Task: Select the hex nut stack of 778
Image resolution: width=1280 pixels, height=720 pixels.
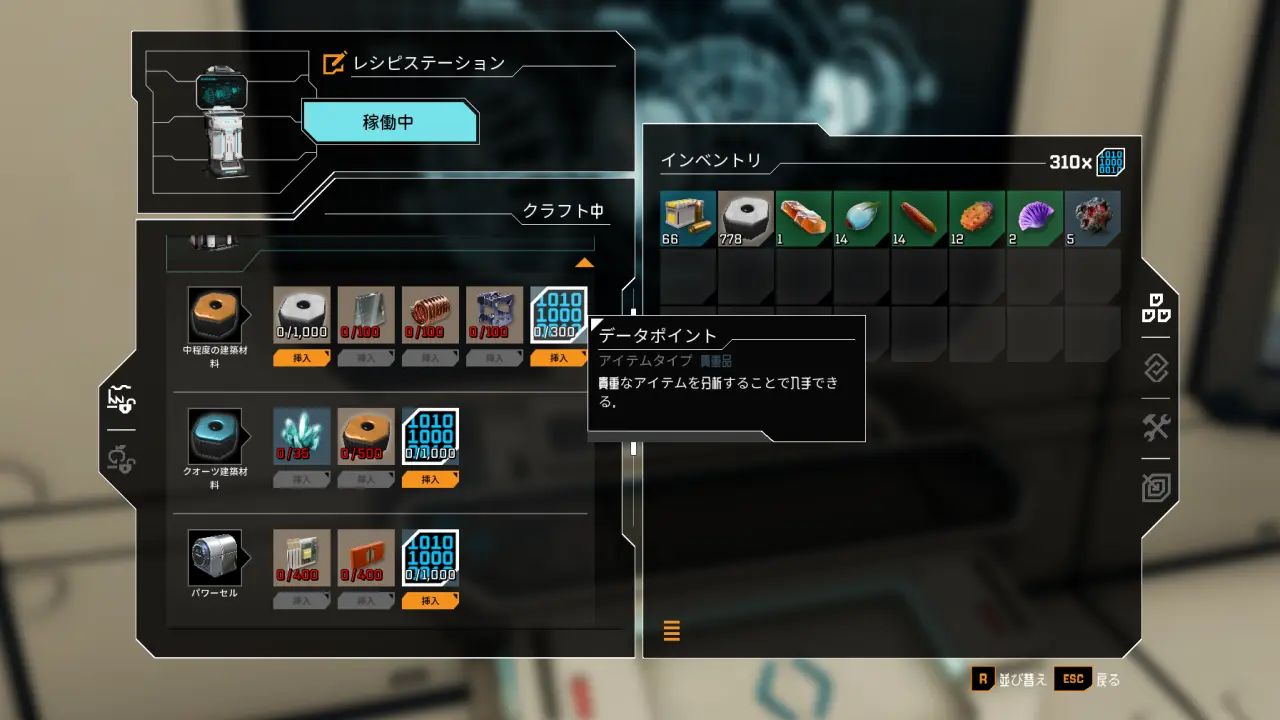Action: click(x=744, y=217)
